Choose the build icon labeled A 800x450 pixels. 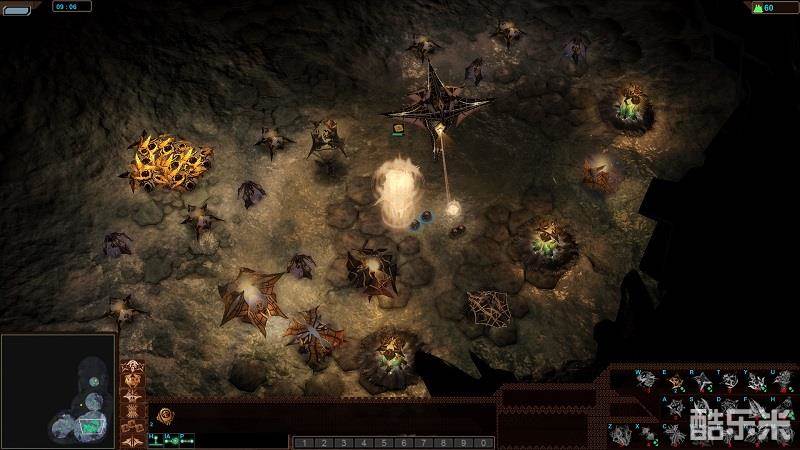(674, 407)
